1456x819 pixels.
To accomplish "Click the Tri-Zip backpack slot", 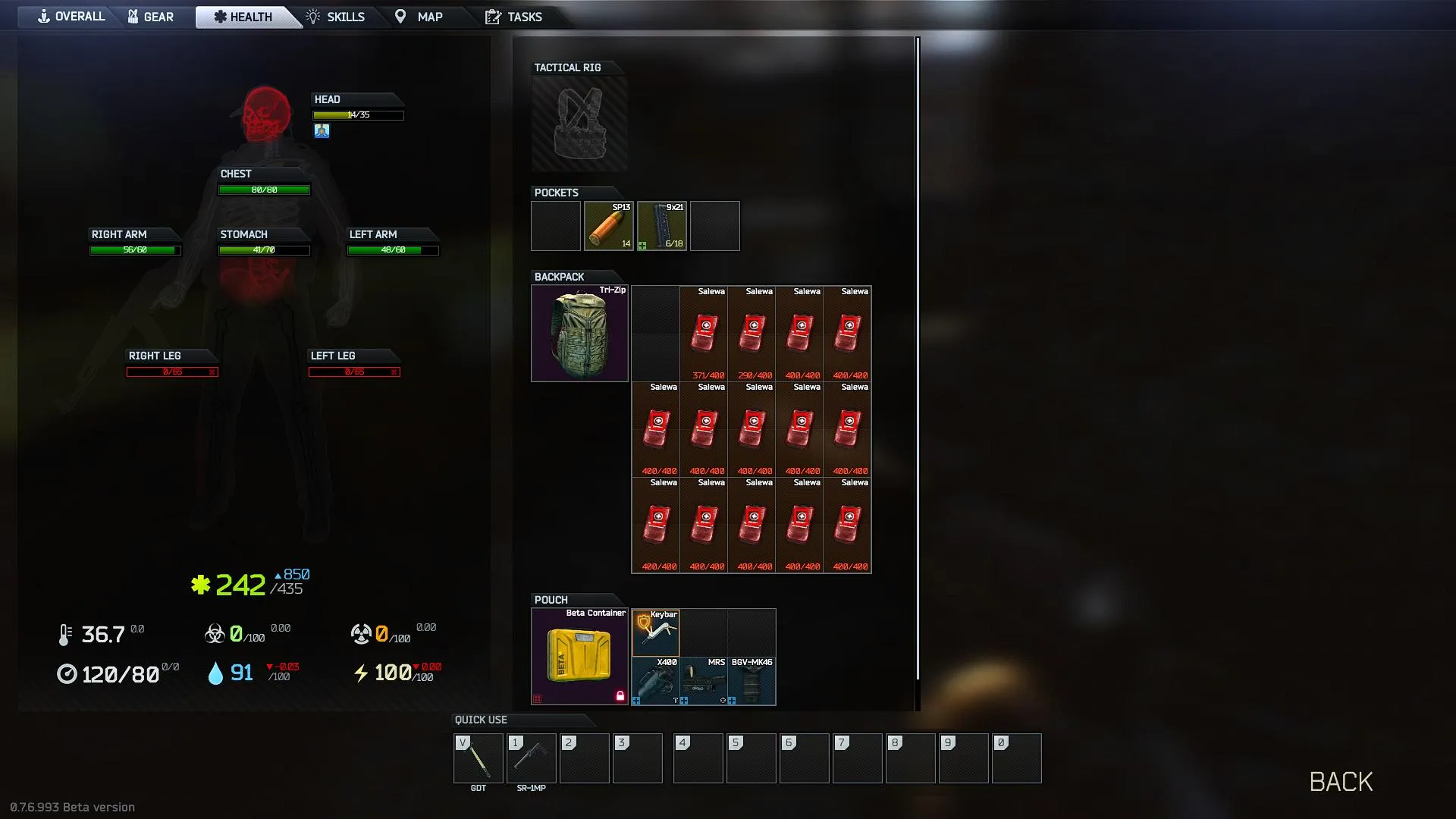I will (579, 334).
